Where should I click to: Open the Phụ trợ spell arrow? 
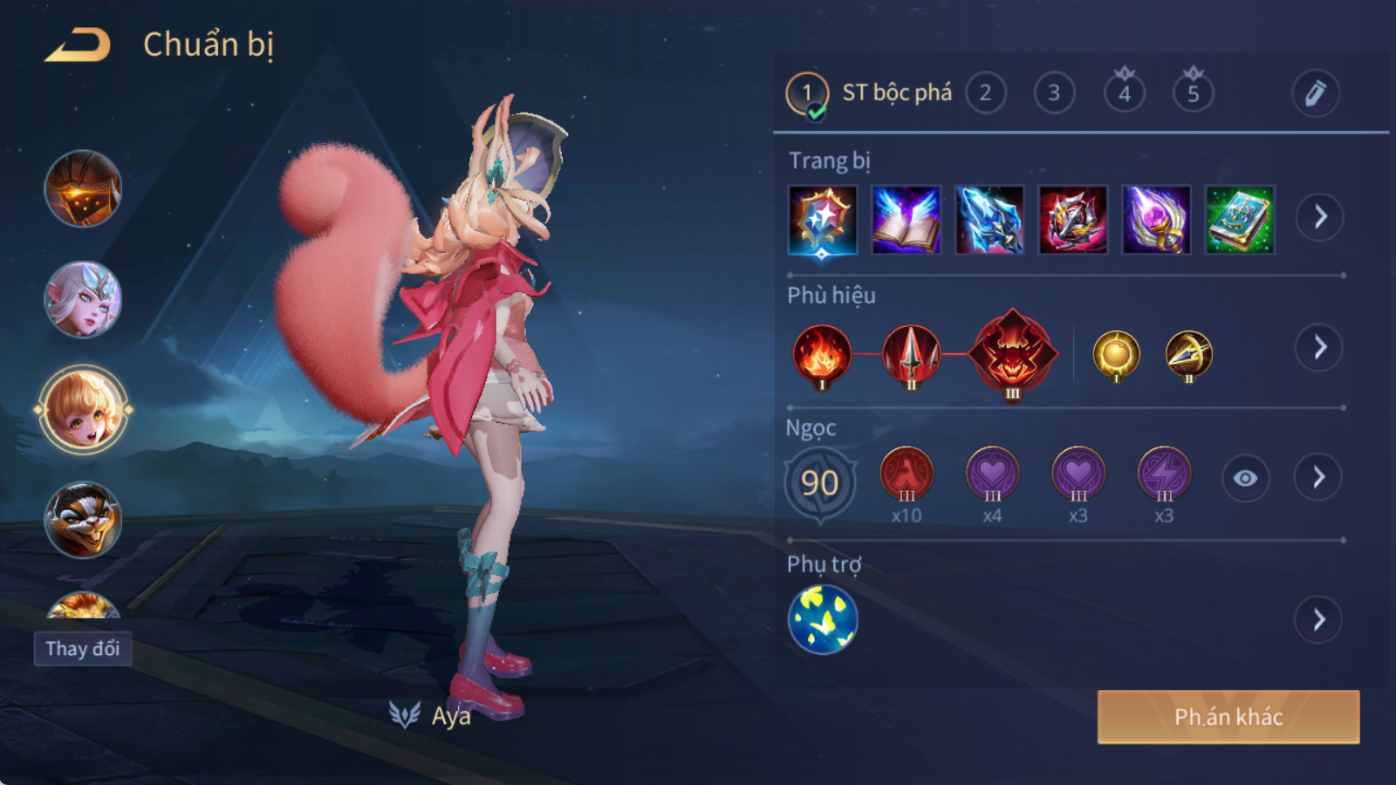coord(1318,620)
